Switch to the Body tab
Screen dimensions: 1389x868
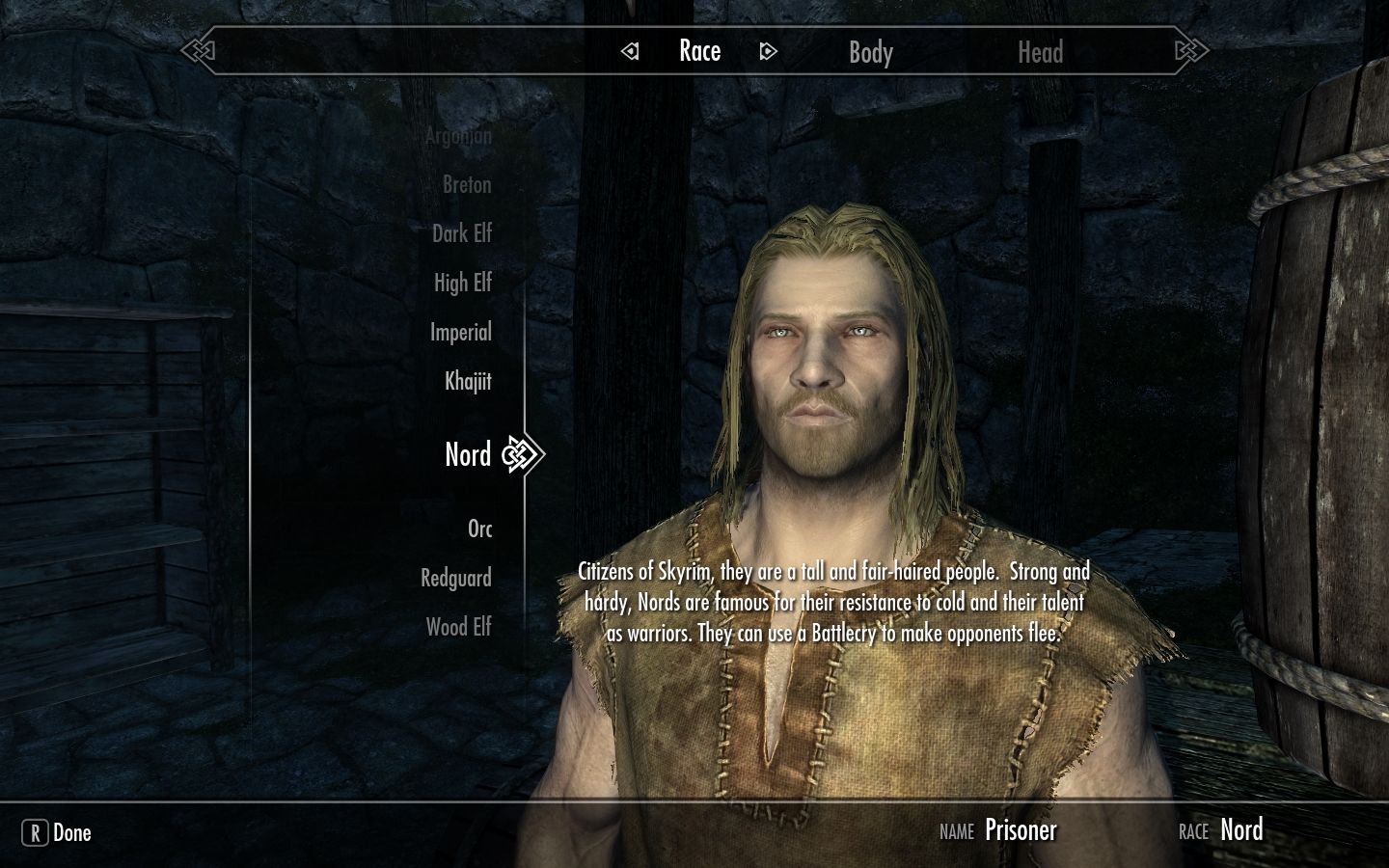(x=870, y=52)
